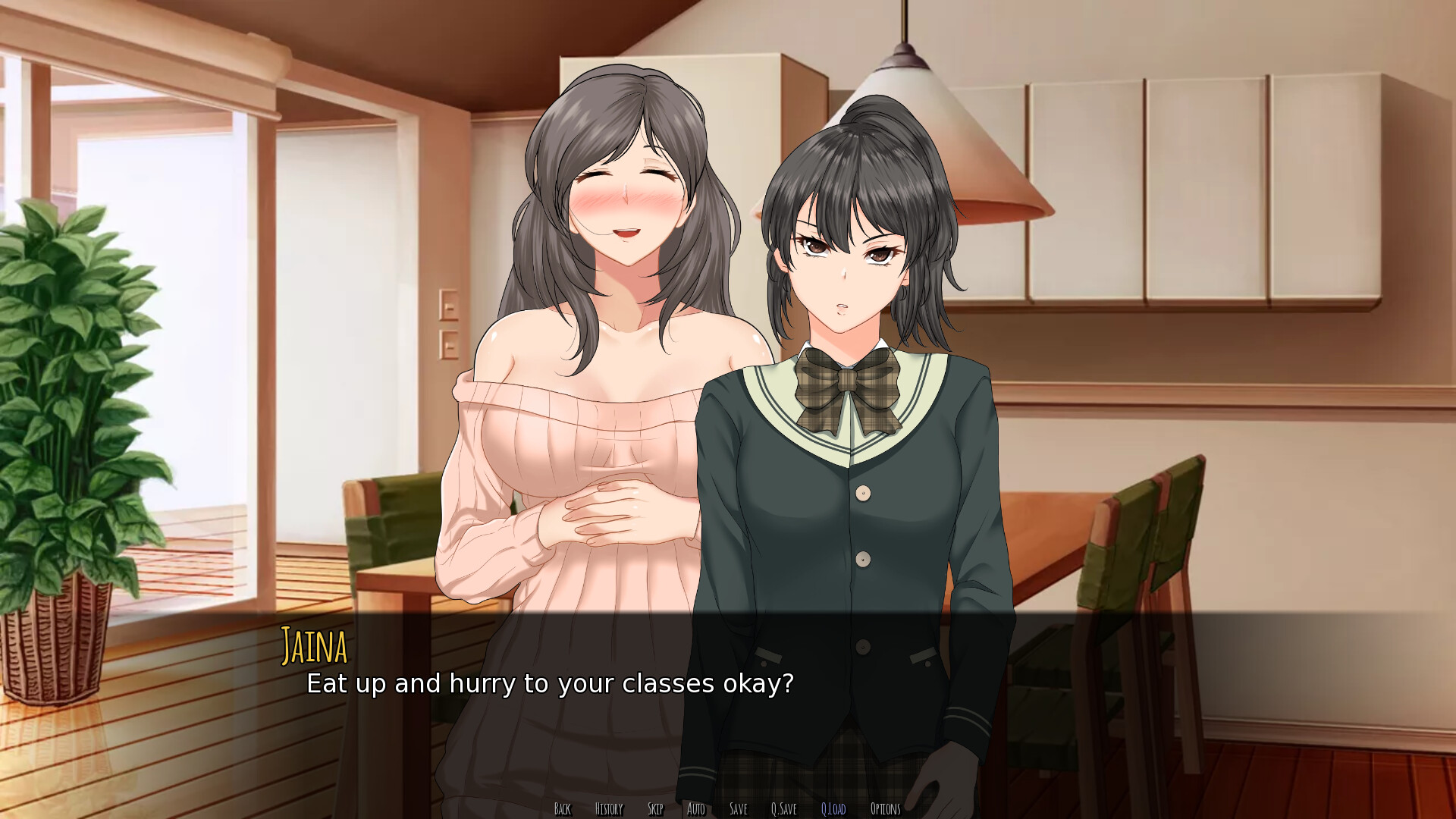1456x819 pixels.
Task: Open the History log
Action: tap(608, 809)
